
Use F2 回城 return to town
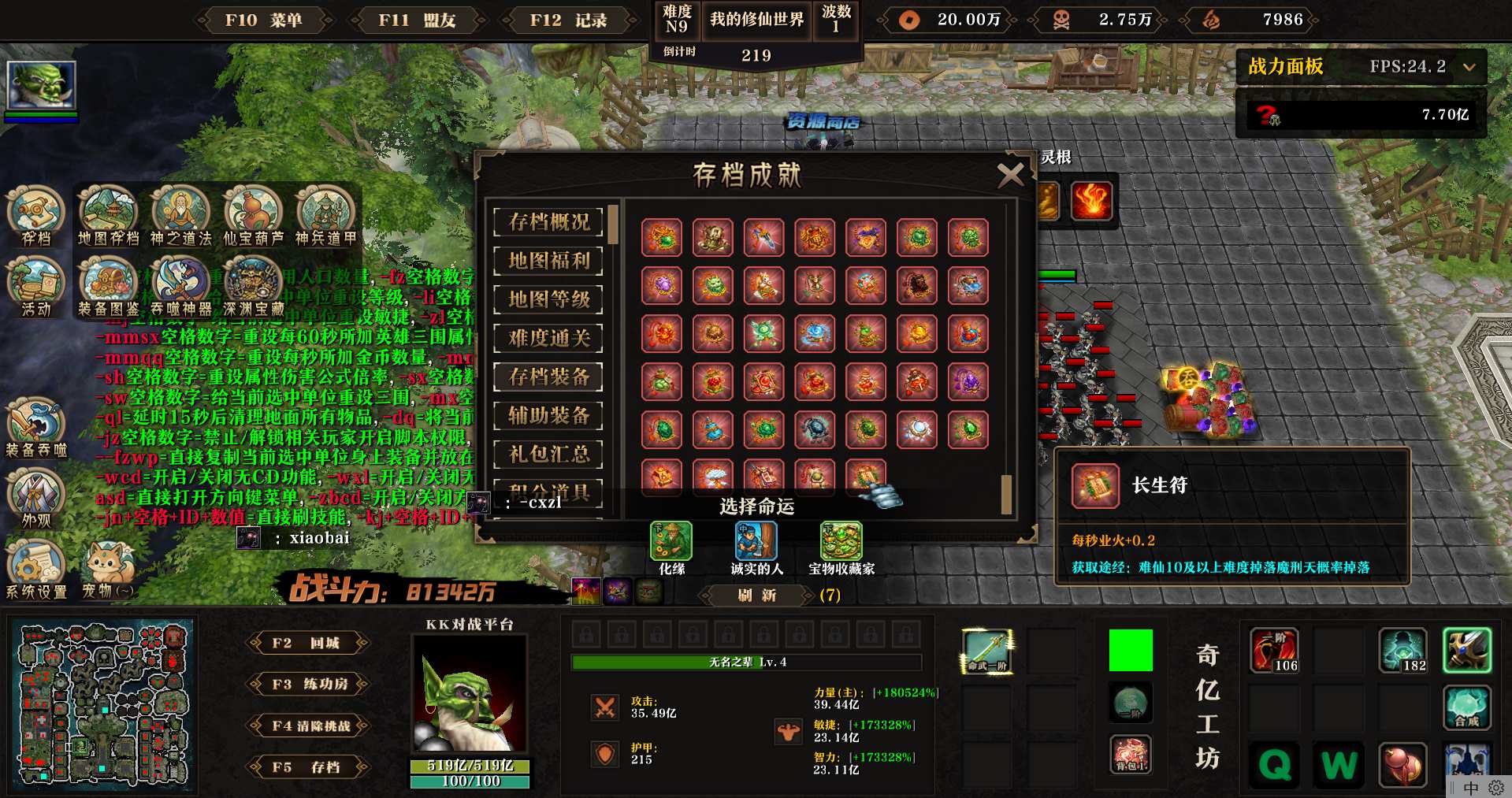tap(307, 643)
